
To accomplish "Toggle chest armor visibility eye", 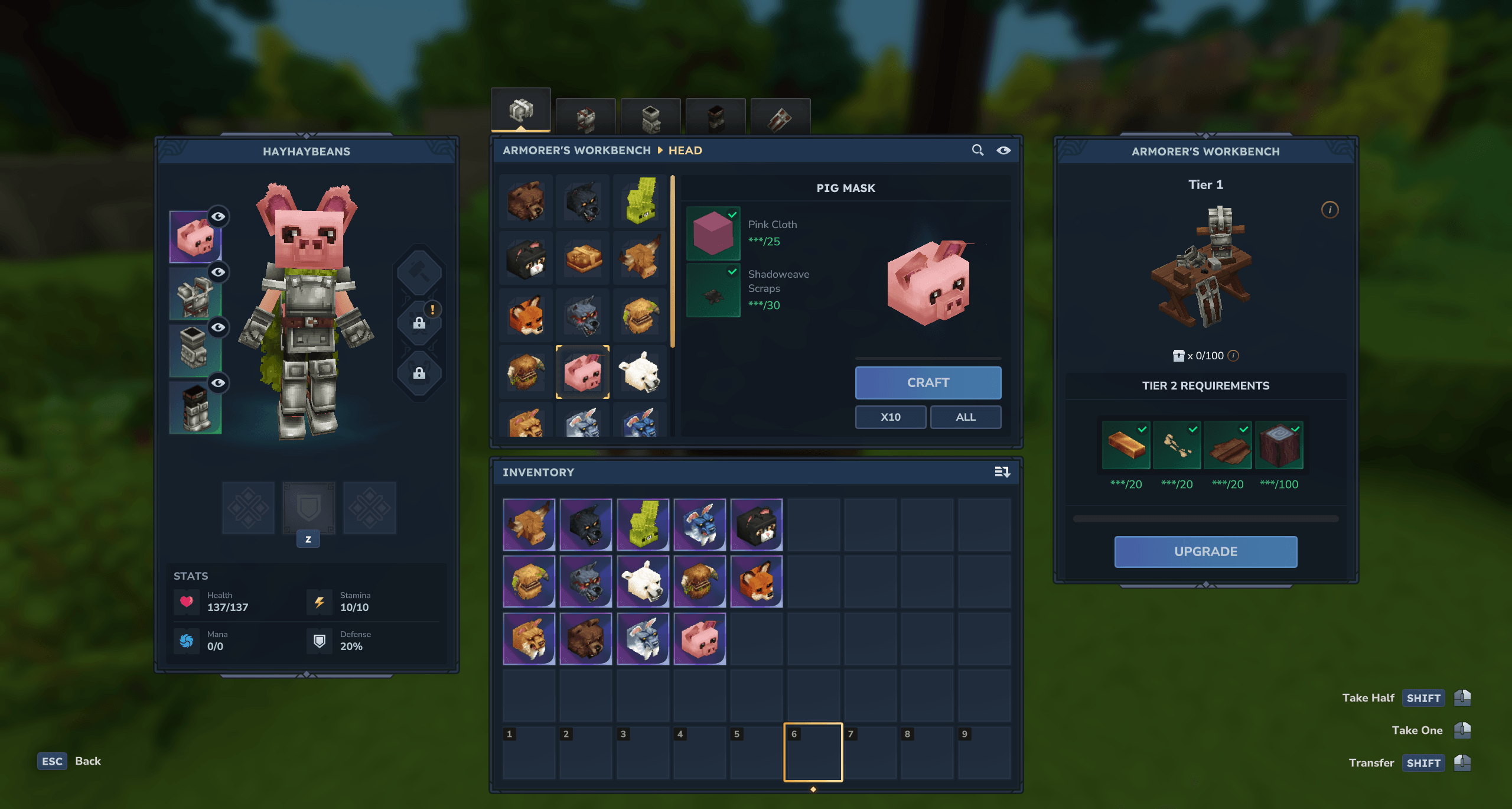I will pos(219,272).
